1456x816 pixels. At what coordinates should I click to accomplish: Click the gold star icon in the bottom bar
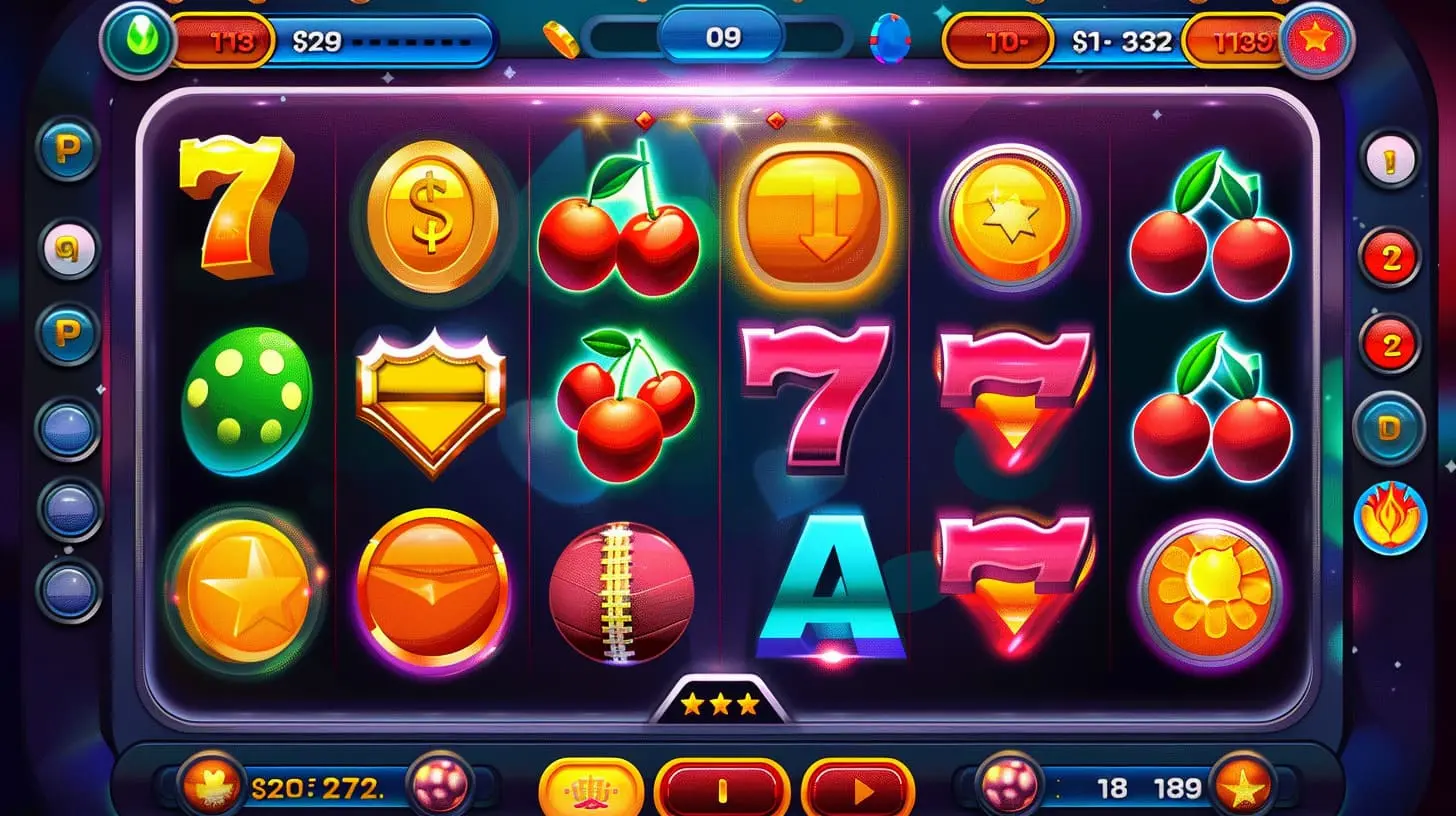click(1243, 788)
